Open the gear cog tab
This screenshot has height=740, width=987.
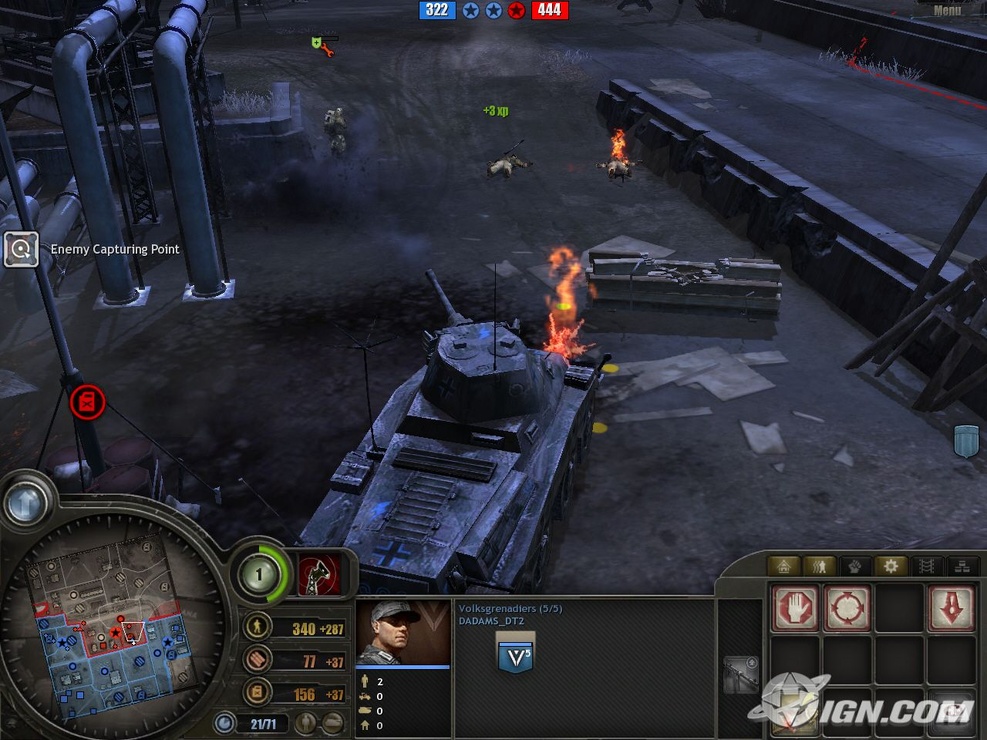tap(890, 566)
